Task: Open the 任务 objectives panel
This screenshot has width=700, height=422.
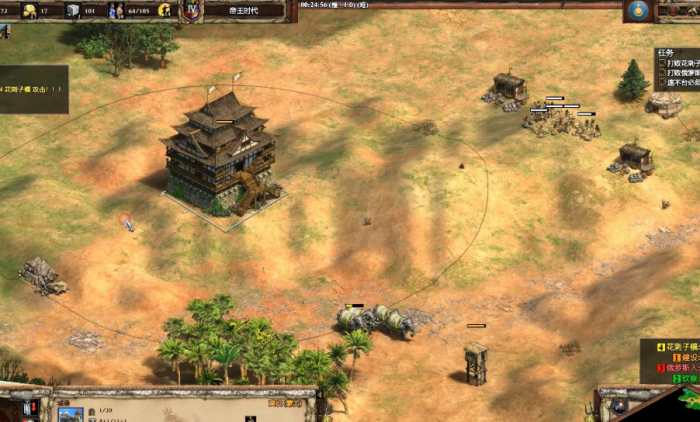Action: (x=665, y=55)
